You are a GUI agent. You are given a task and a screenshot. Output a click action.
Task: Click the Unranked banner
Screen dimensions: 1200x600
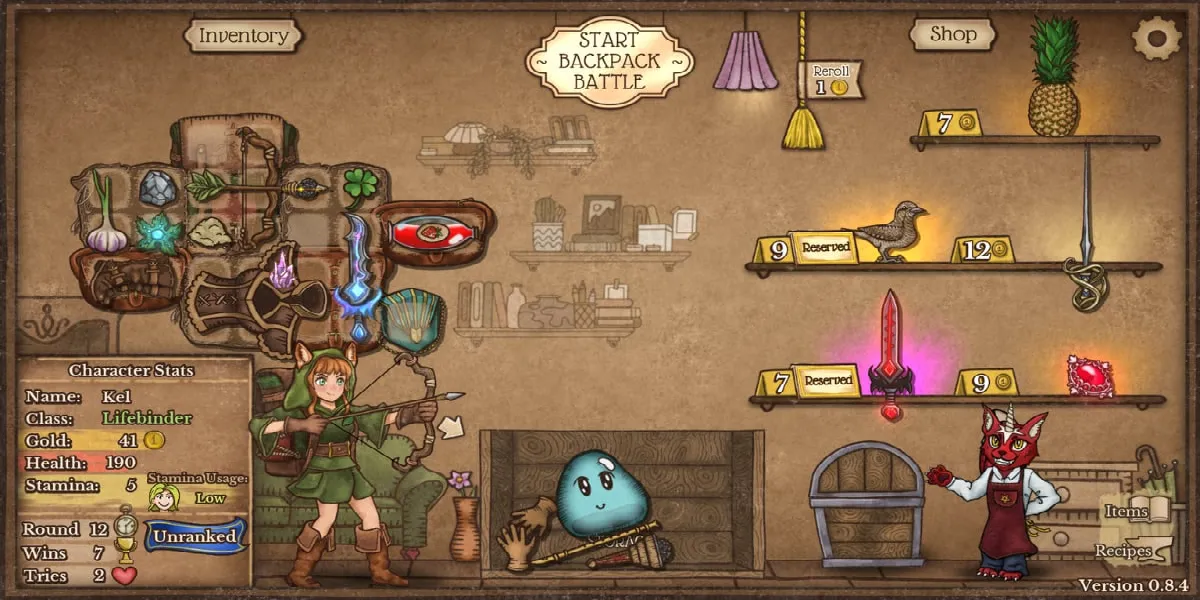click(x=196, y=536)
